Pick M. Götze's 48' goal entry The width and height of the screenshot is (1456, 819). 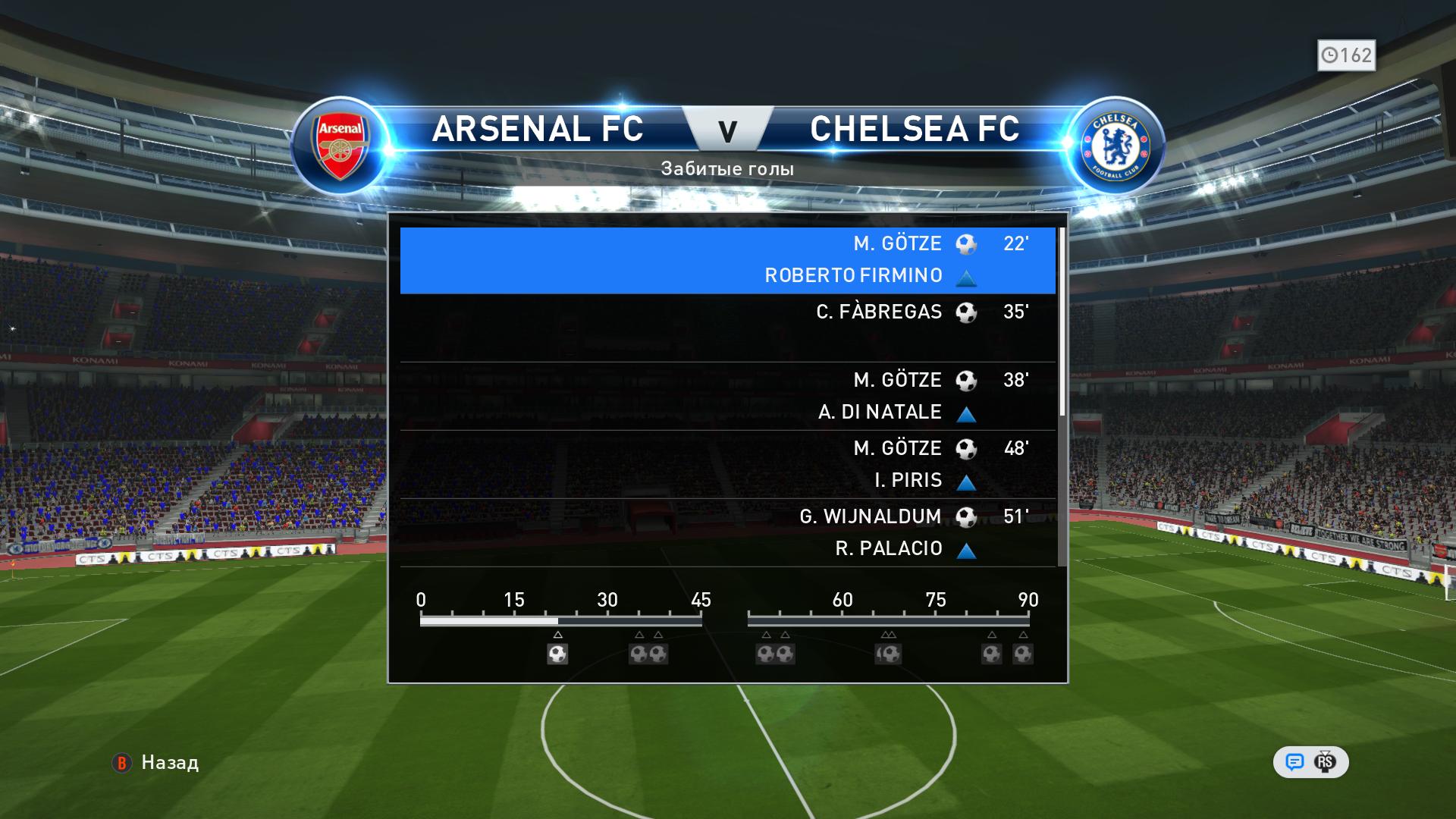tap(726, 464)
